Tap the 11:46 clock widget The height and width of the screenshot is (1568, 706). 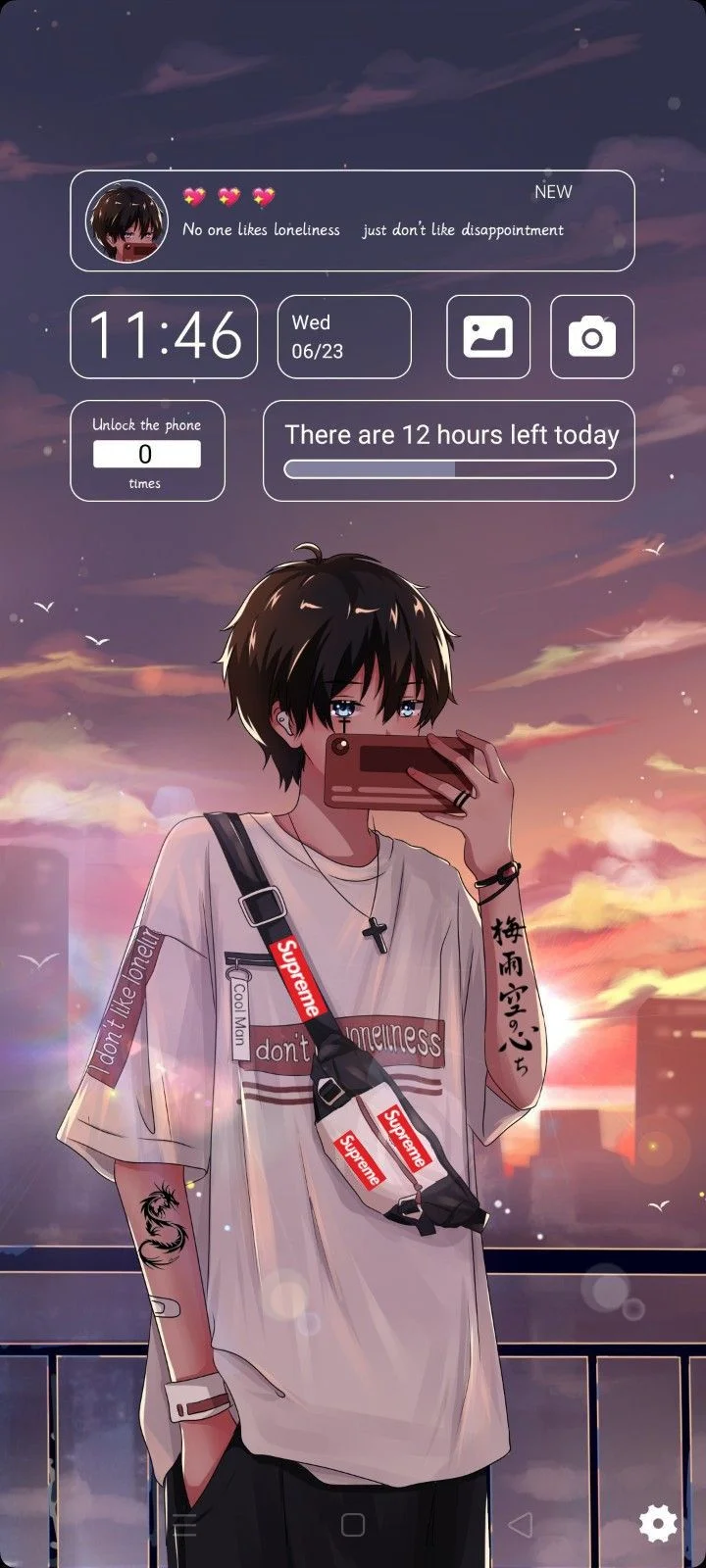tap(164, 336)
